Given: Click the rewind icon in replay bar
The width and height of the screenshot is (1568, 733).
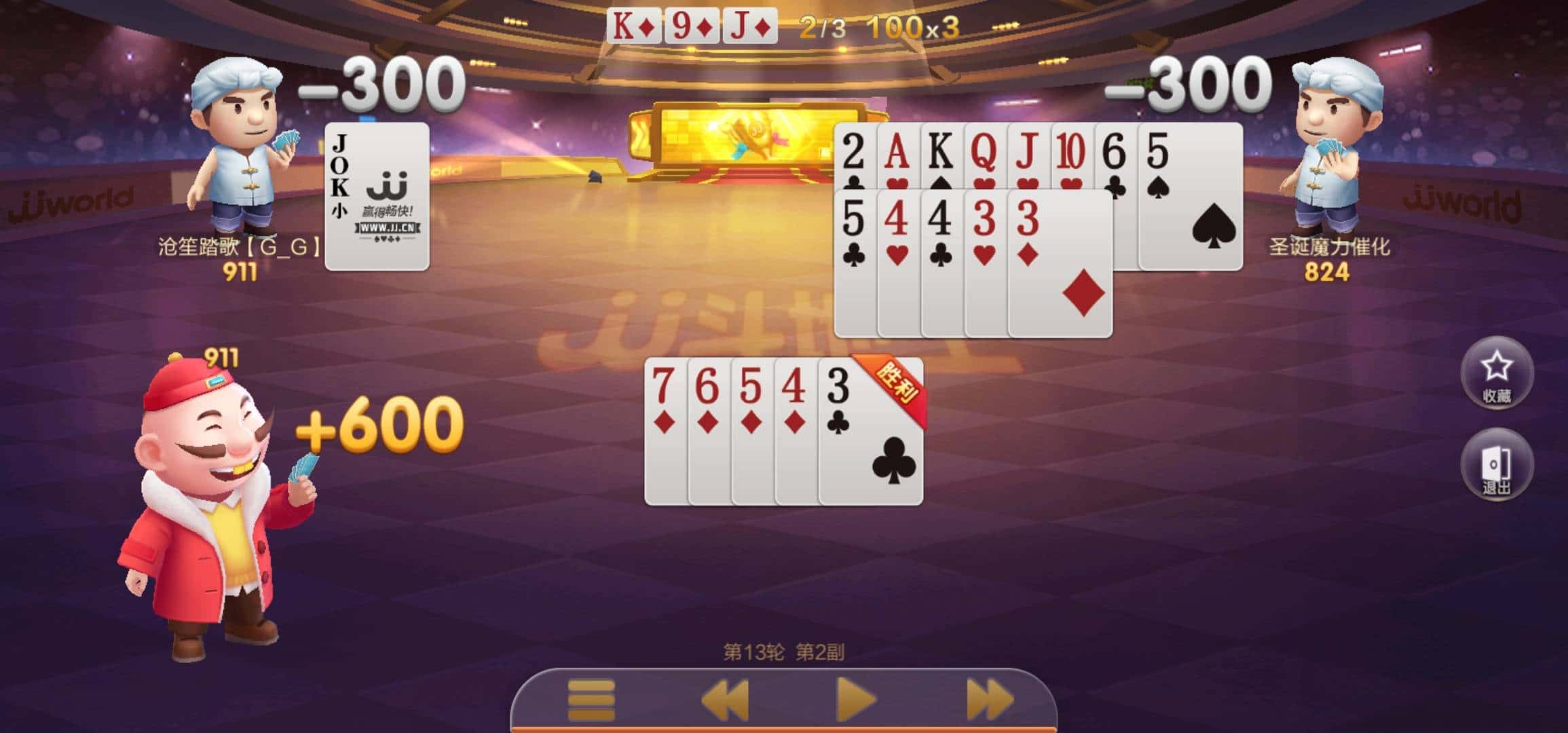Looking at the screenshot, I should (726, 698).
